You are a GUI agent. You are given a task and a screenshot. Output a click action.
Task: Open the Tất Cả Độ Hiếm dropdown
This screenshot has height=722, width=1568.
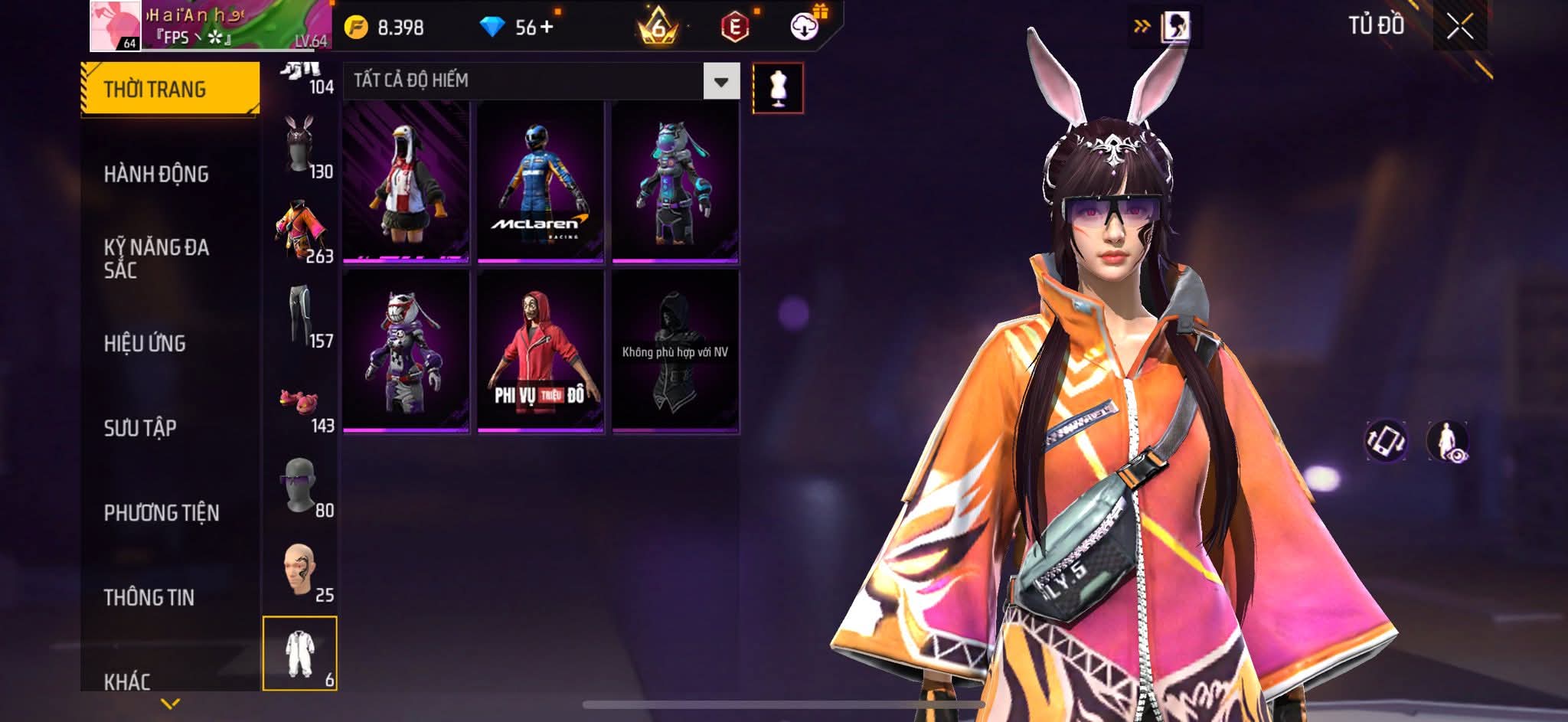[x=720, y=81]
